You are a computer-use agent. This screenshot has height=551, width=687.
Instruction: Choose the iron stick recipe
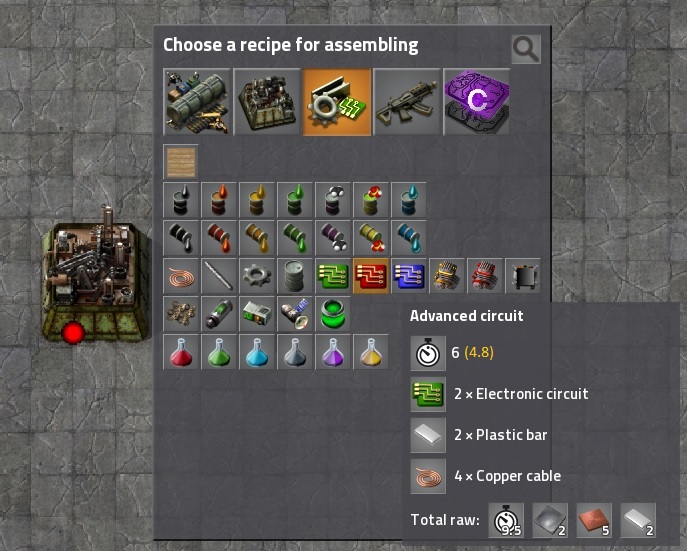click(219, 276)
